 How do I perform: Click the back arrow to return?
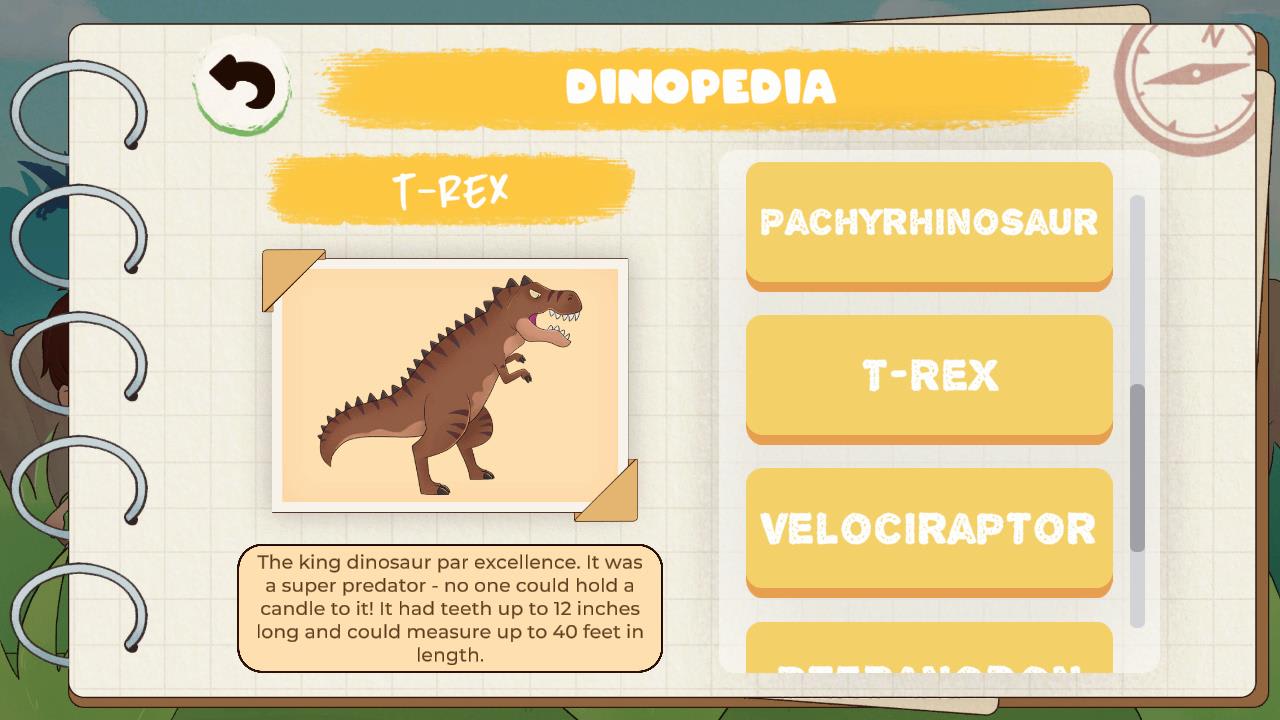(x=243, y=82)
